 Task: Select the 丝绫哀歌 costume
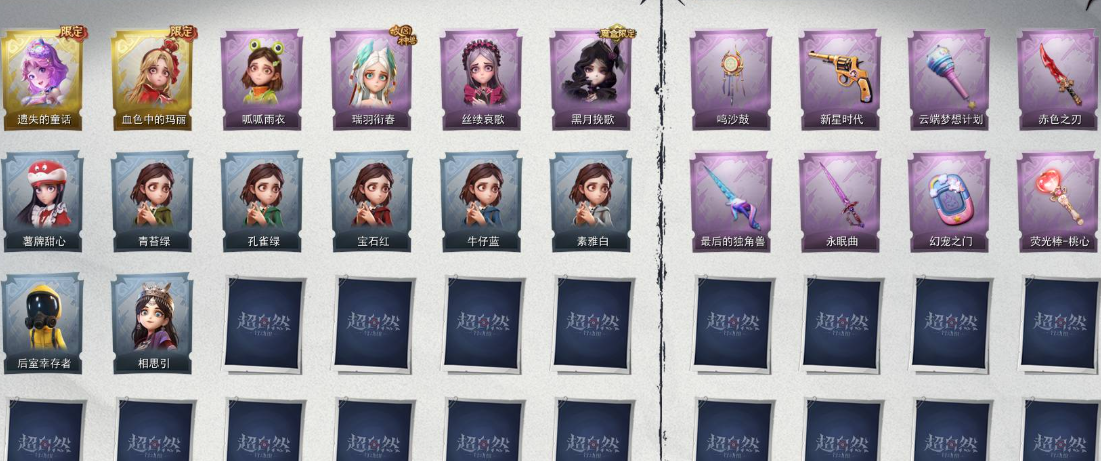481,78
